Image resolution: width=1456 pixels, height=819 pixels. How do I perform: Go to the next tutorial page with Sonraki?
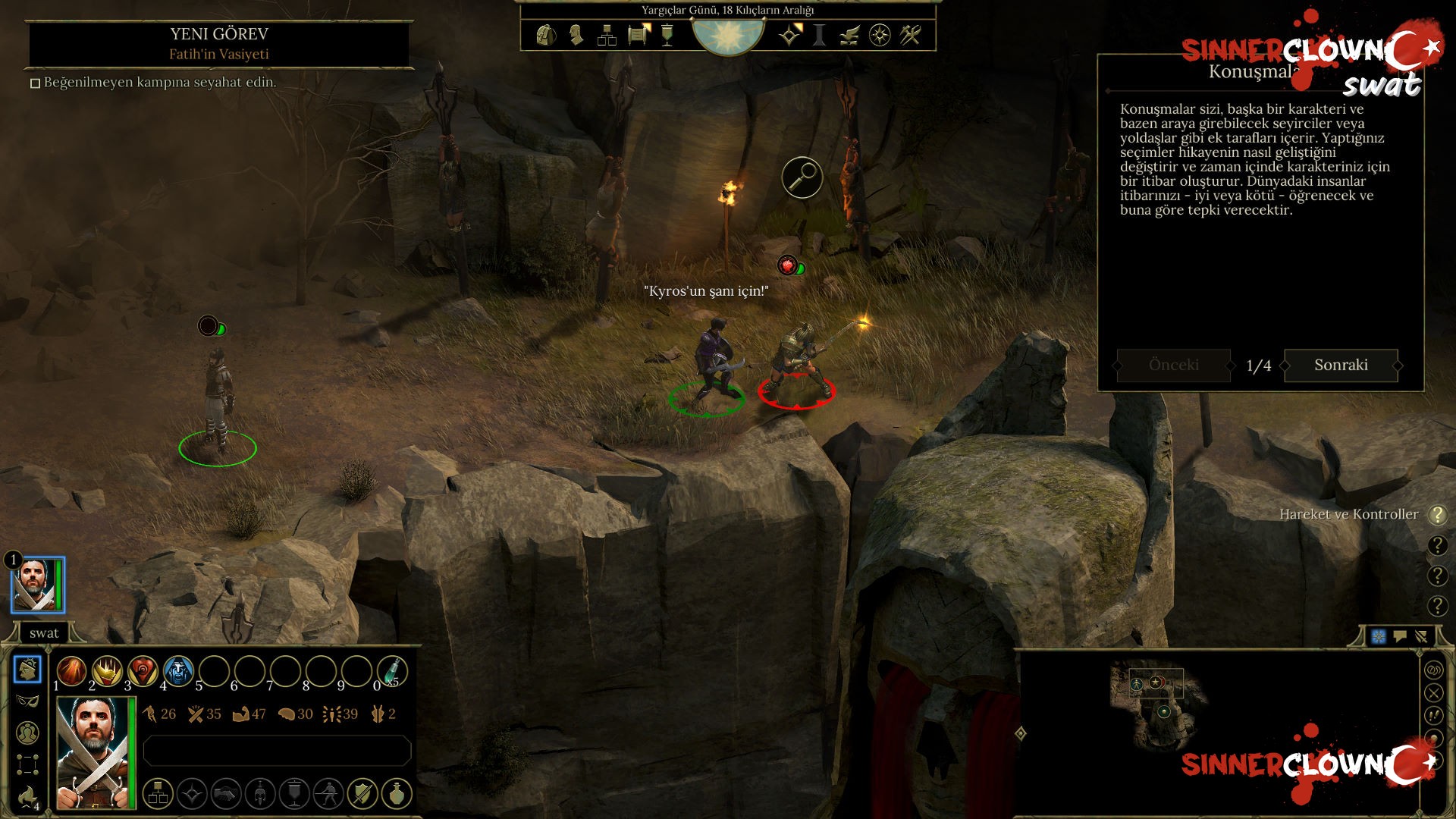coord(1340,365)
